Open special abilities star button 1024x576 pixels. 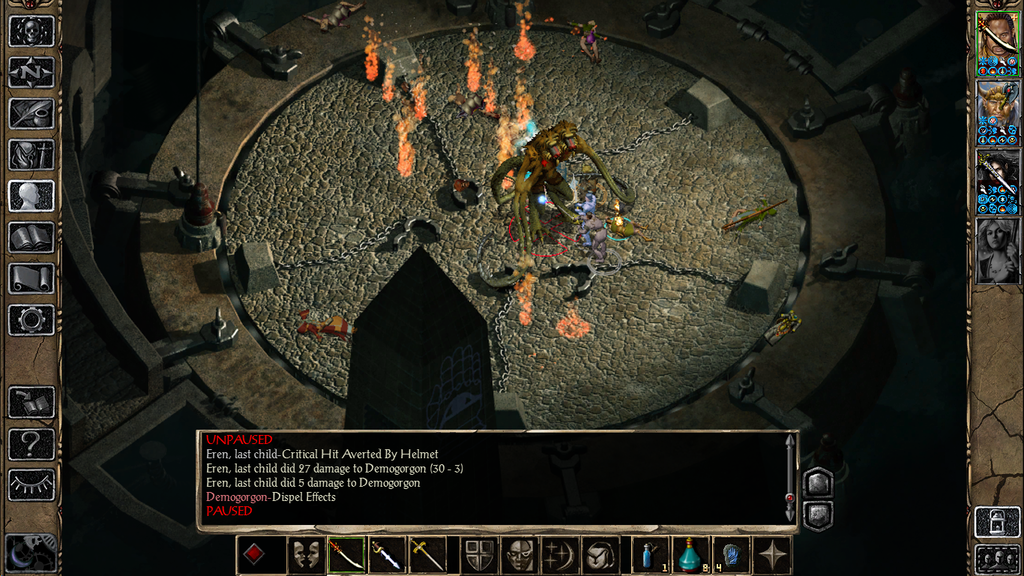click(x=772, y=554)
